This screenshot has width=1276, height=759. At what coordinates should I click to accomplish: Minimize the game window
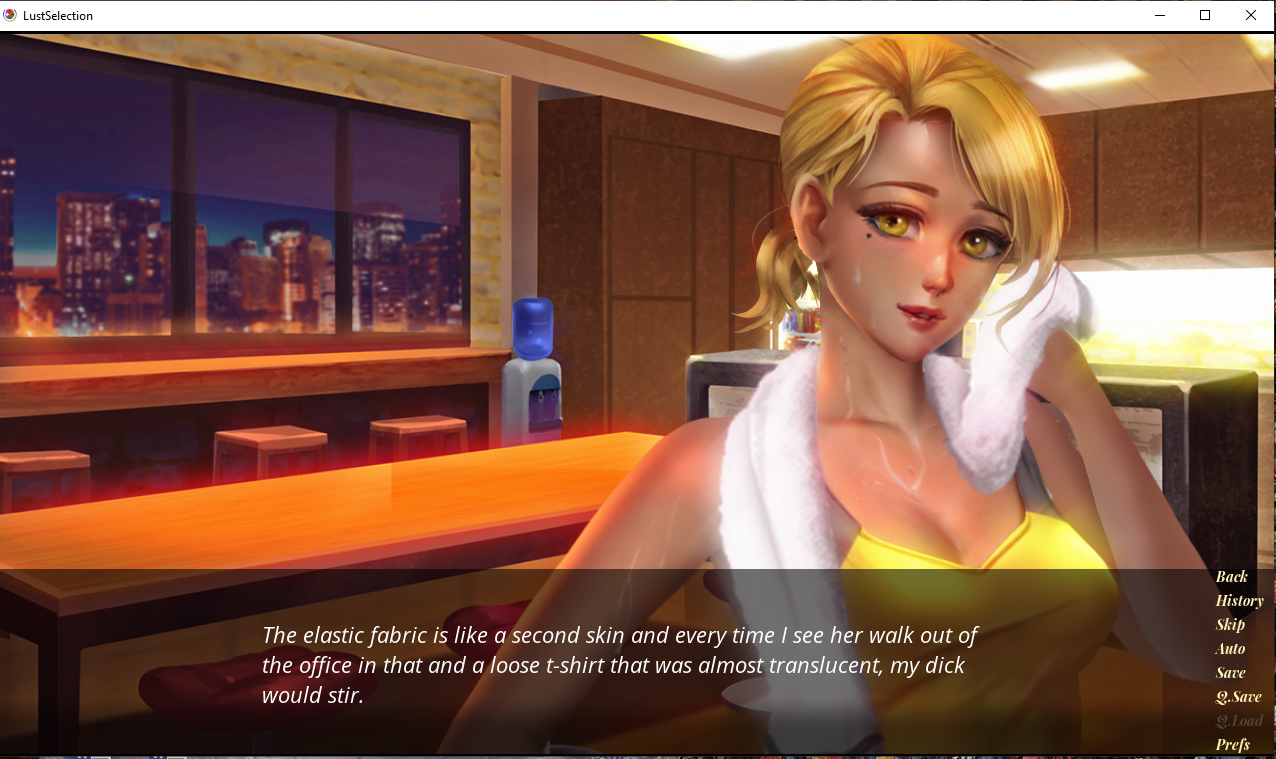(1161, 15)
